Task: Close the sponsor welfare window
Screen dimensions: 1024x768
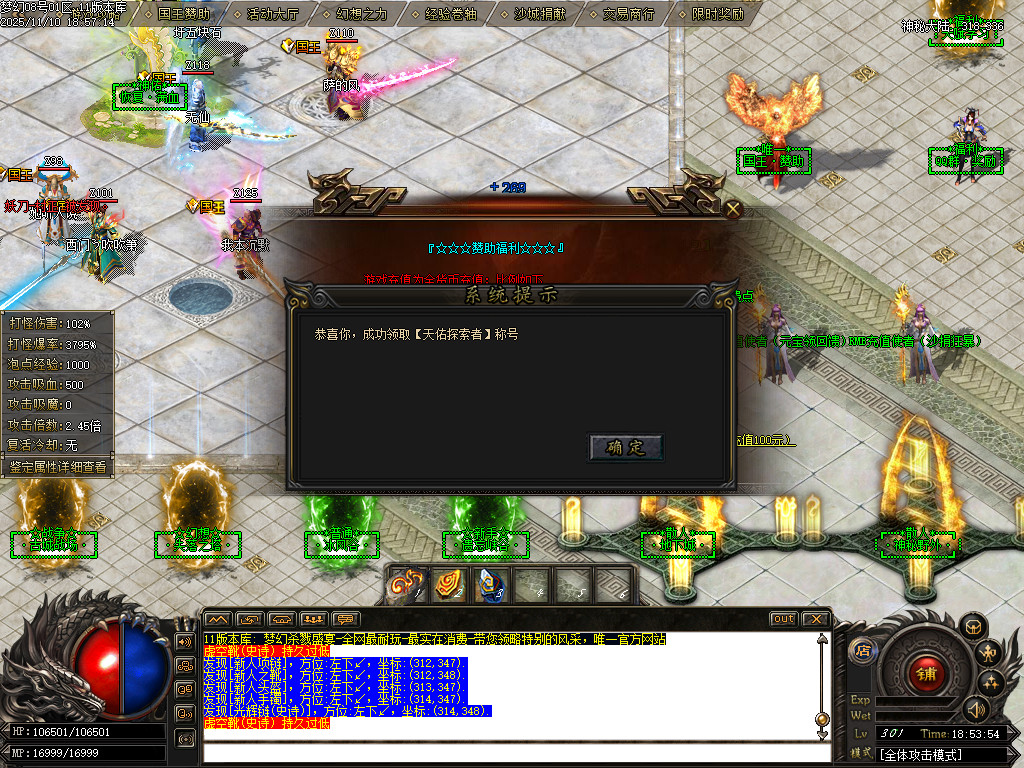Action: [x=733, y=209]
